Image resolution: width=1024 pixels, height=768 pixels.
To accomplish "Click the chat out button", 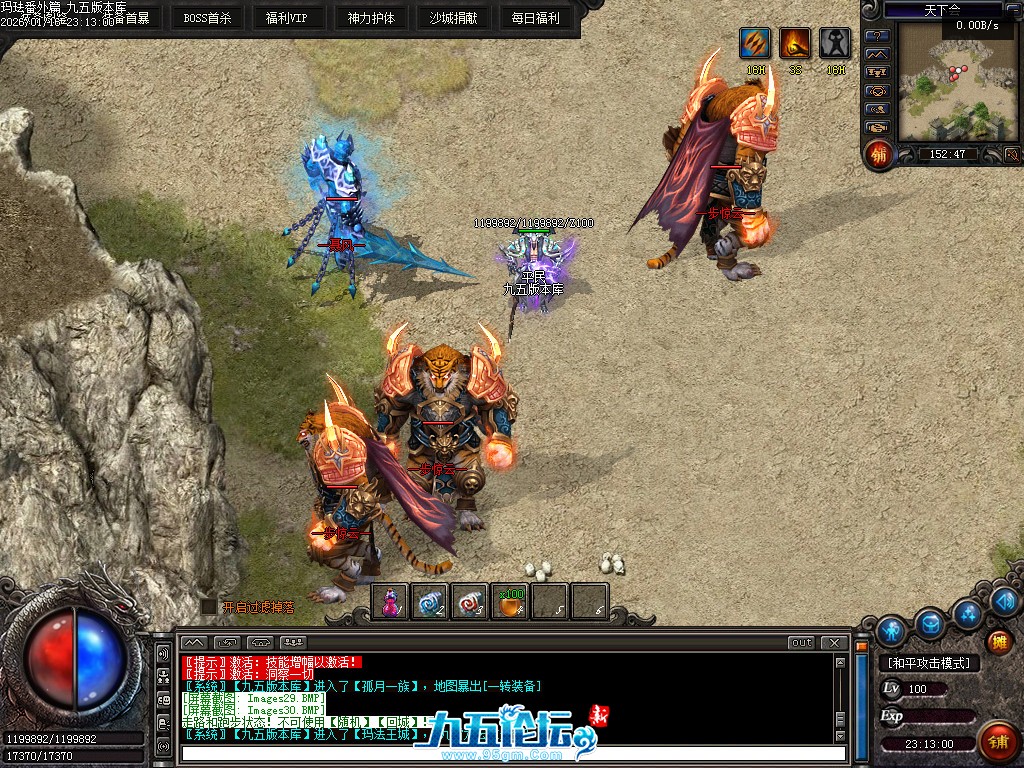I will pos(801,642).
